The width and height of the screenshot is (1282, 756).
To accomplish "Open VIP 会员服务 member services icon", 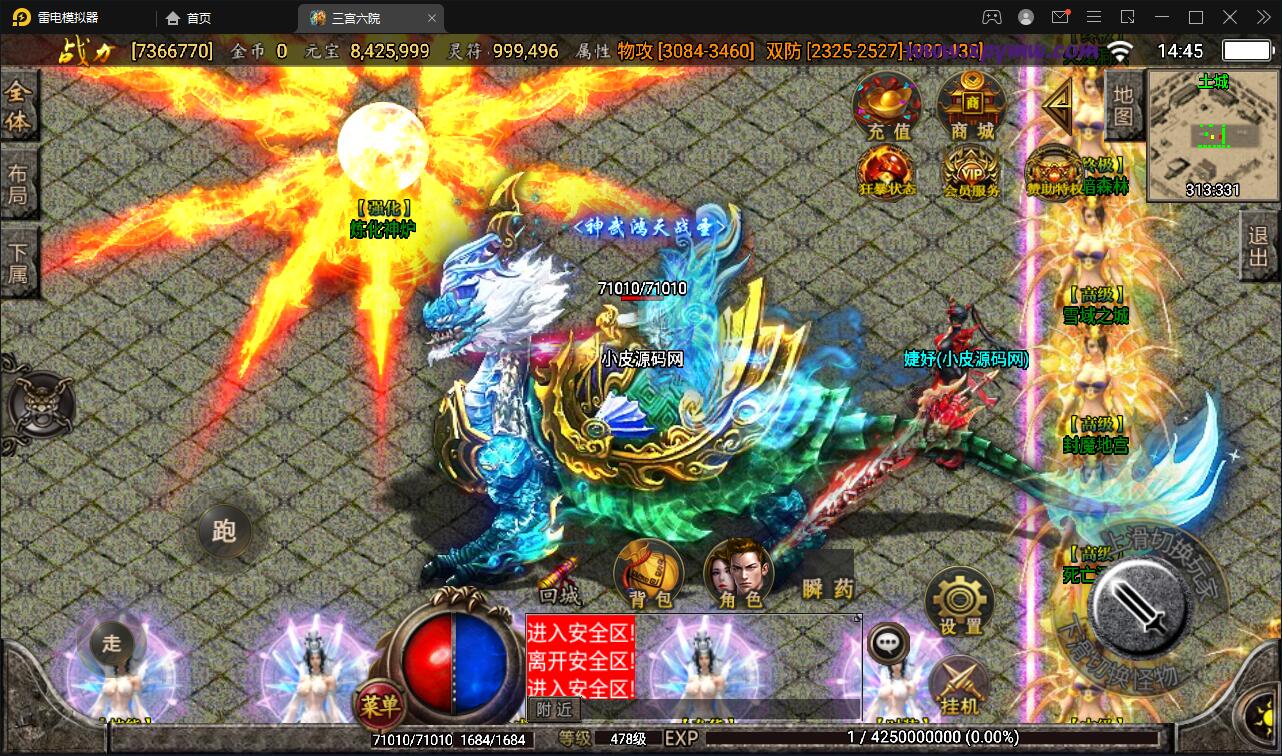I will (969, 172).
